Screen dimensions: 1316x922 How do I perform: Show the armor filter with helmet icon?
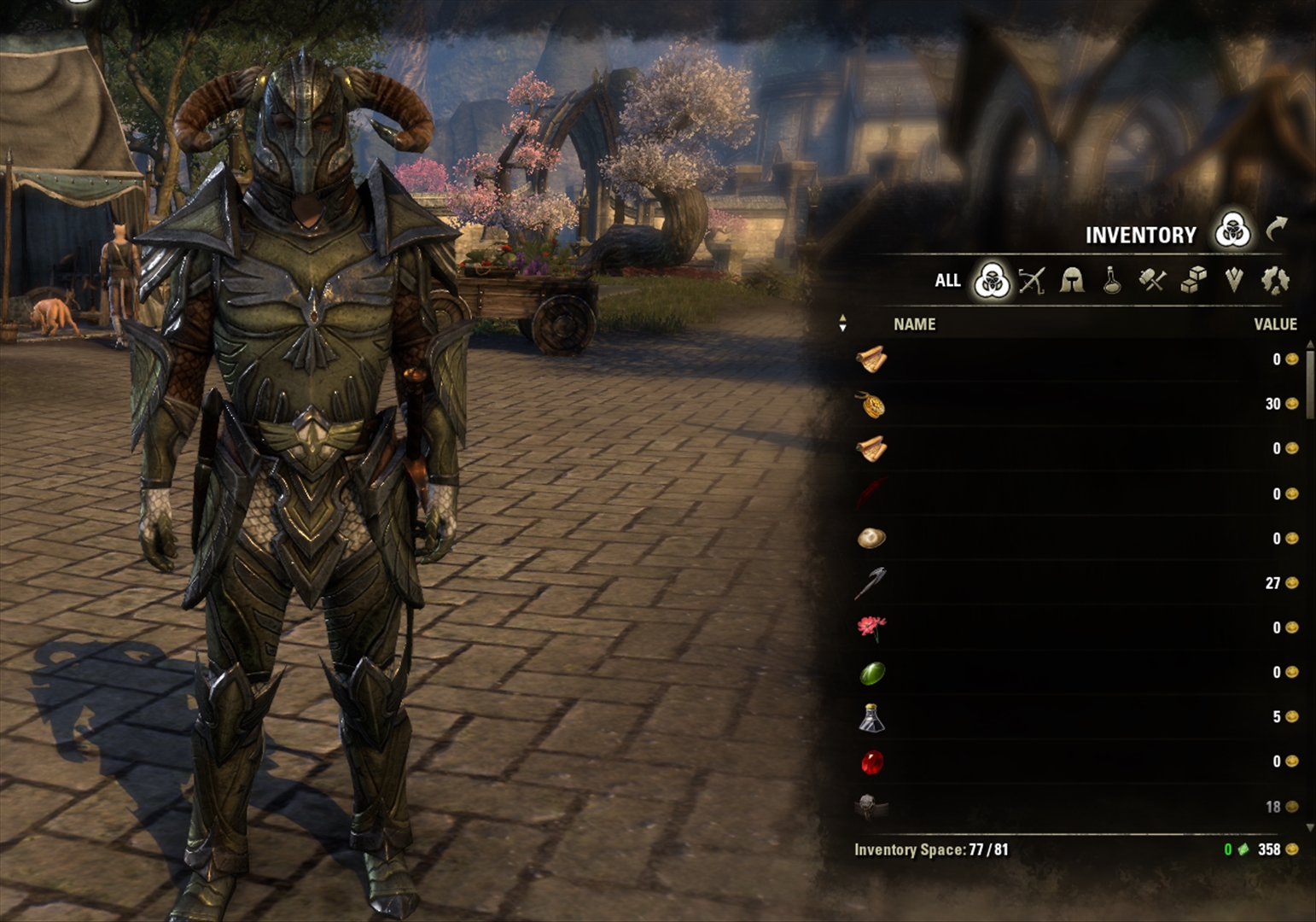pyautogui.click(x=1072, y=280)
